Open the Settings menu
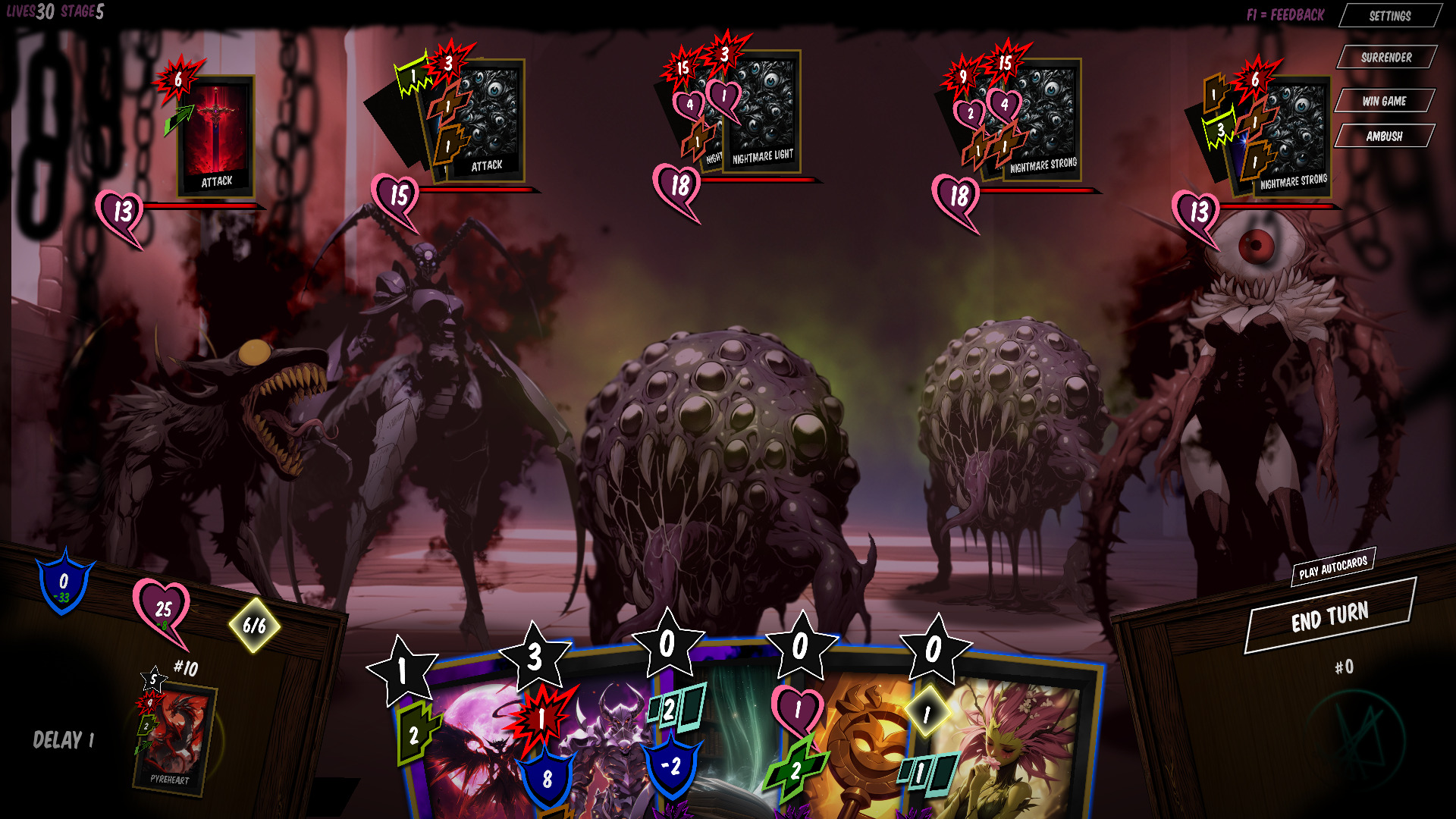Viewport: 1456px width, 819px height. (x=1389, y=16)
